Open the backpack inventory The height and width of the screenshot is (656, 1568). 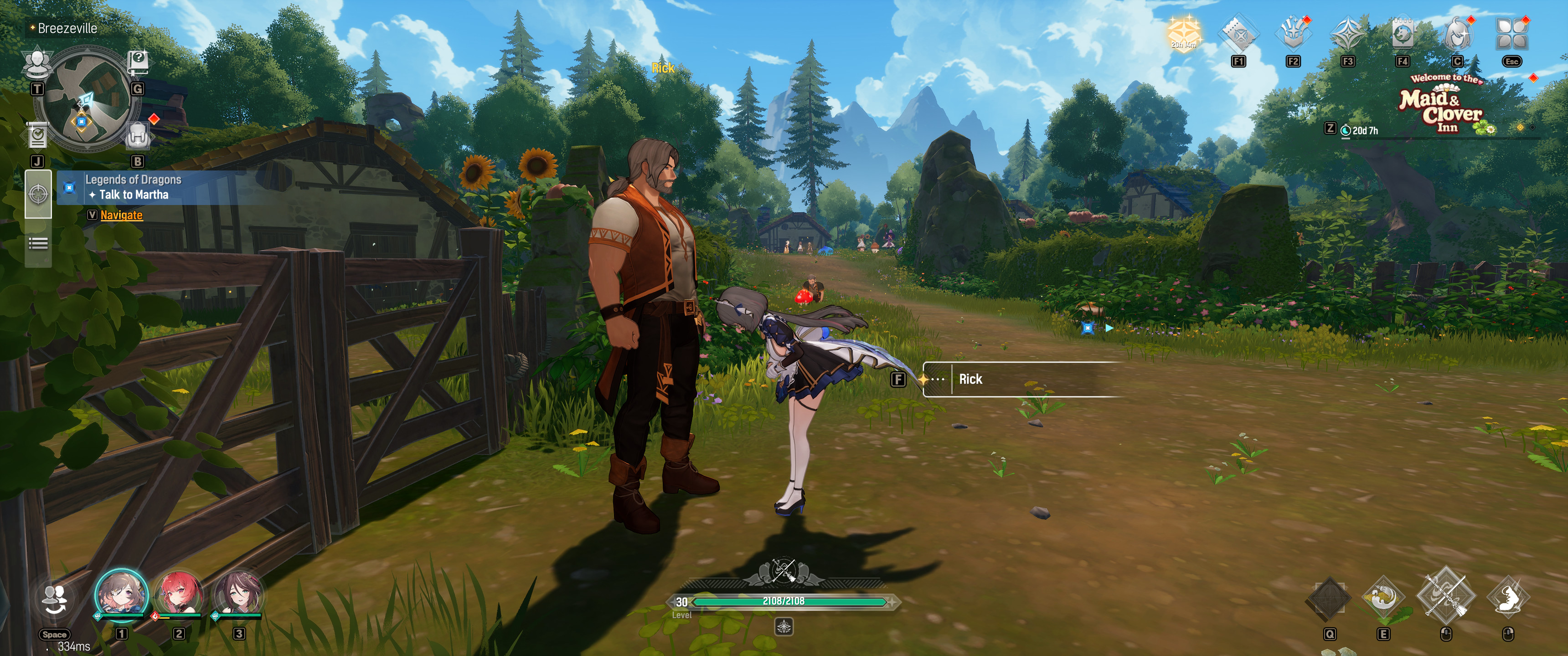click(138, 135)
